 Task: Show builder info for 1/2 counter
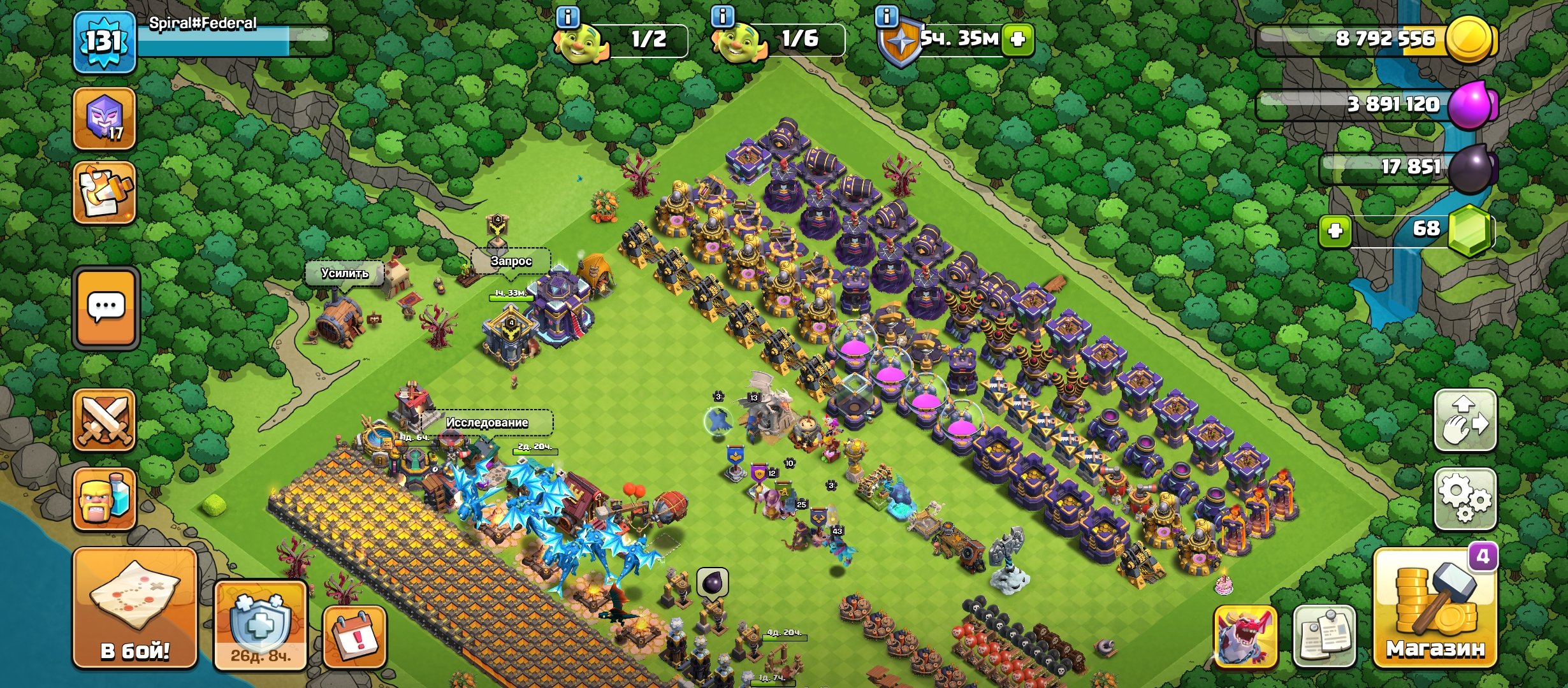tap(568, 17)
